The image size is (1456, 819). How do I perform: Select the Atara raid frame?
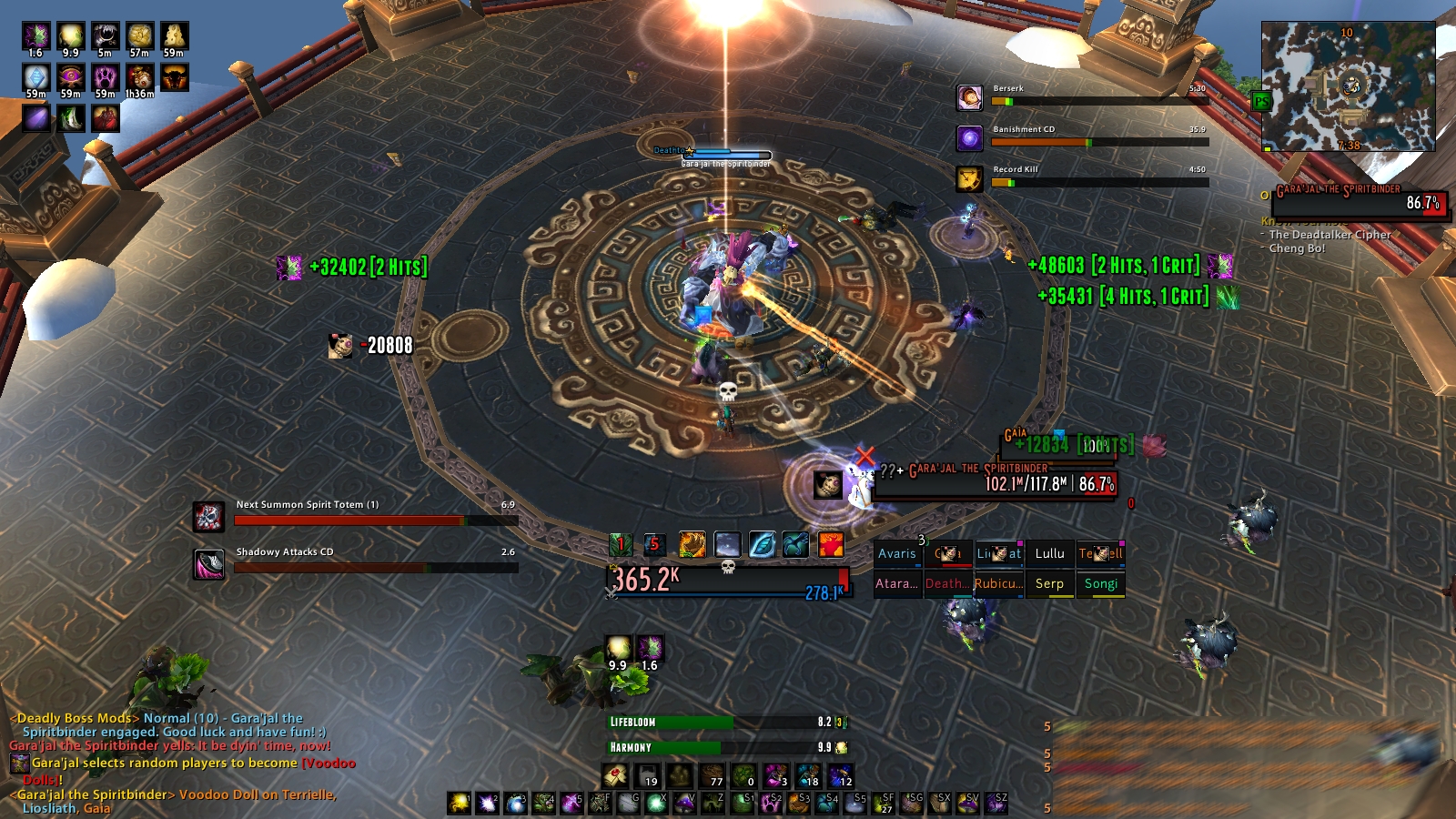coord(896,583)
